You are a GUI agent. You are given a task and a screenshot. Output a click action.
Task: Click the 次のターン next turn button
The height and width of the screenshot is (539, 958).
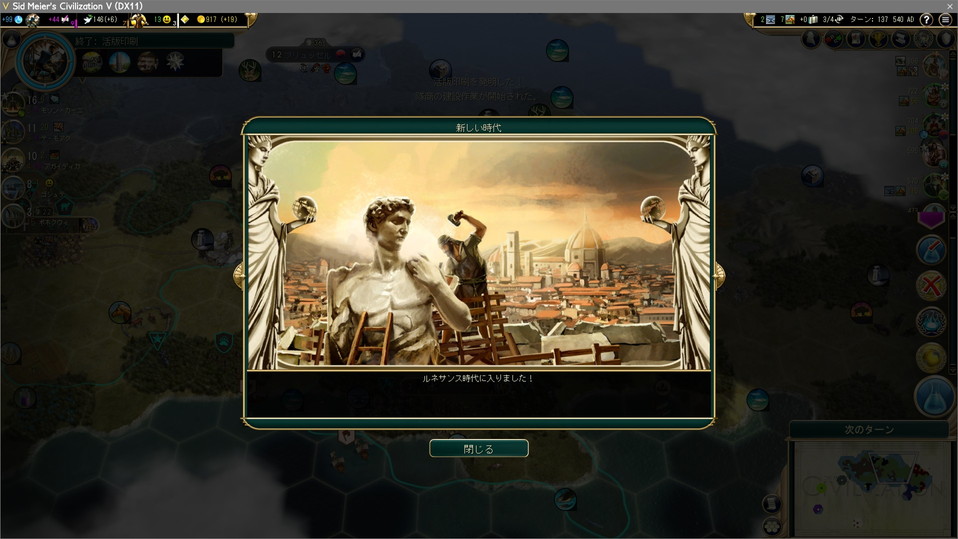868,430
